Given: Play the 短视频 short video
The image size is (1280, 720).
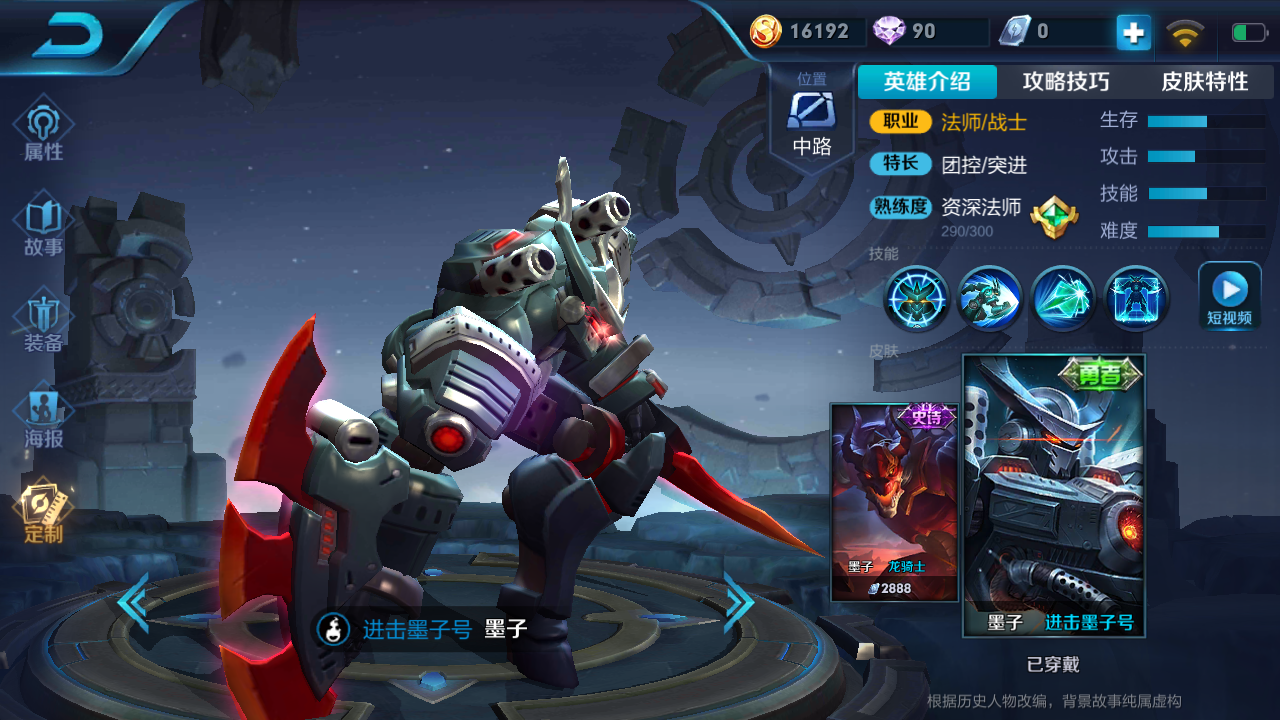Looking at the screenshot, I should tap(1229, 296).
